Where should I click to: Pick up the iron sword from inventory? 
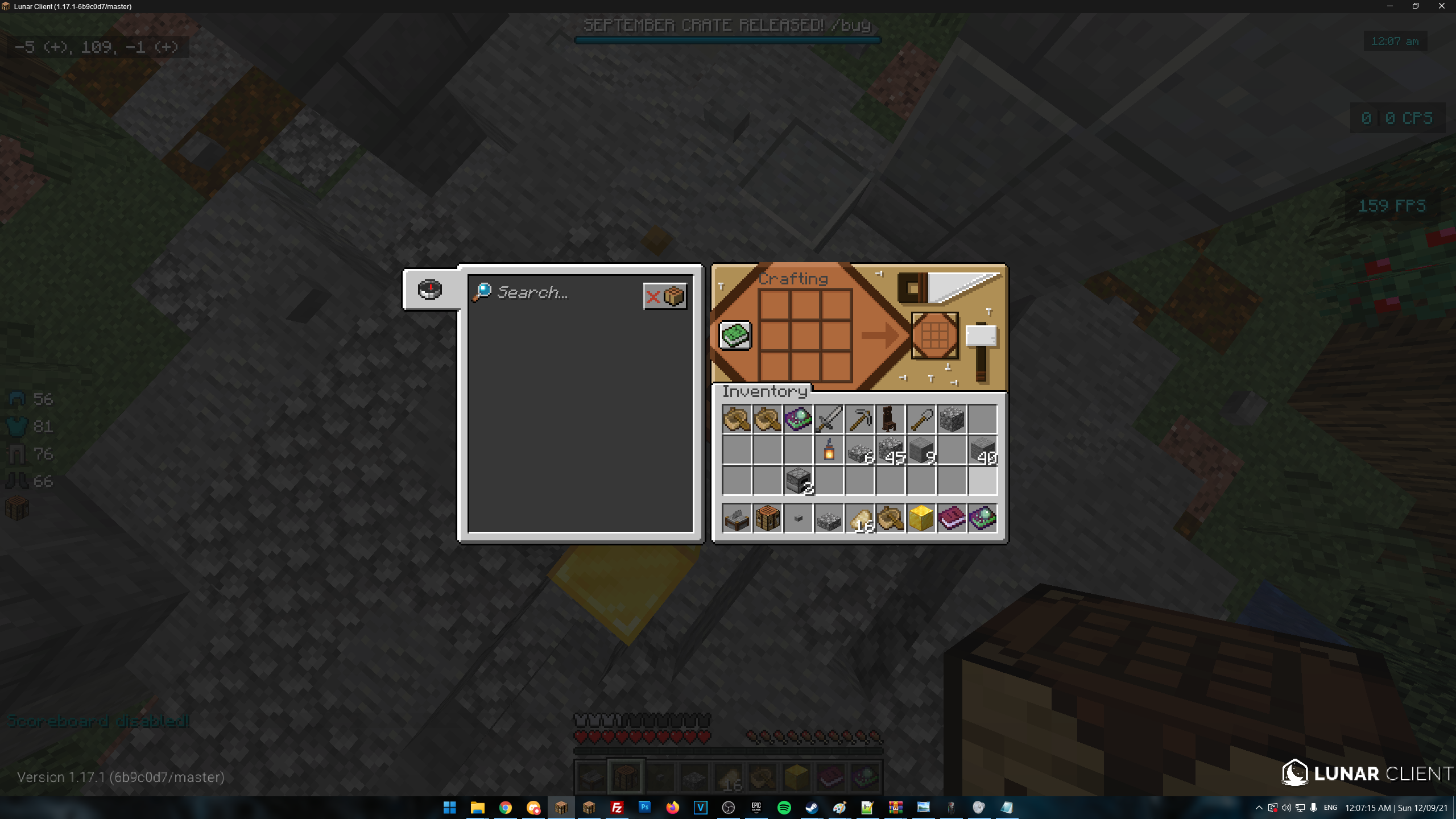[x=829, y=419]
